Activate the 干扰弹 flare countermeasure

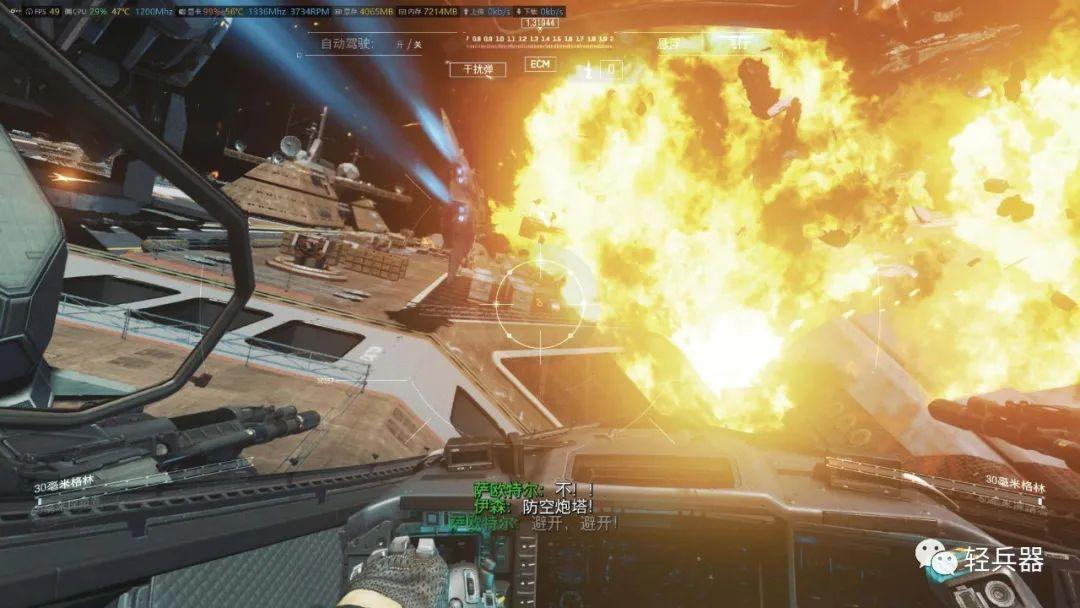coord(477,70)
